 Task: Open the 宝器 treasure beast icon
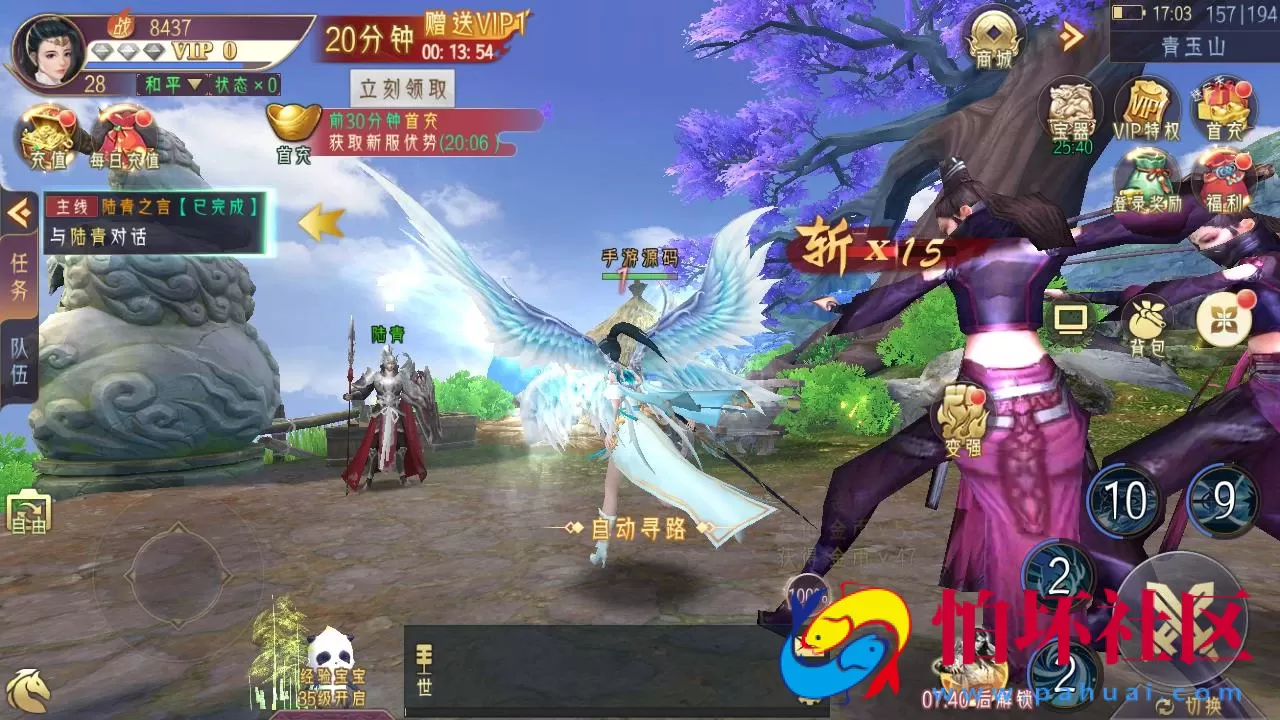click(1072, 108)
